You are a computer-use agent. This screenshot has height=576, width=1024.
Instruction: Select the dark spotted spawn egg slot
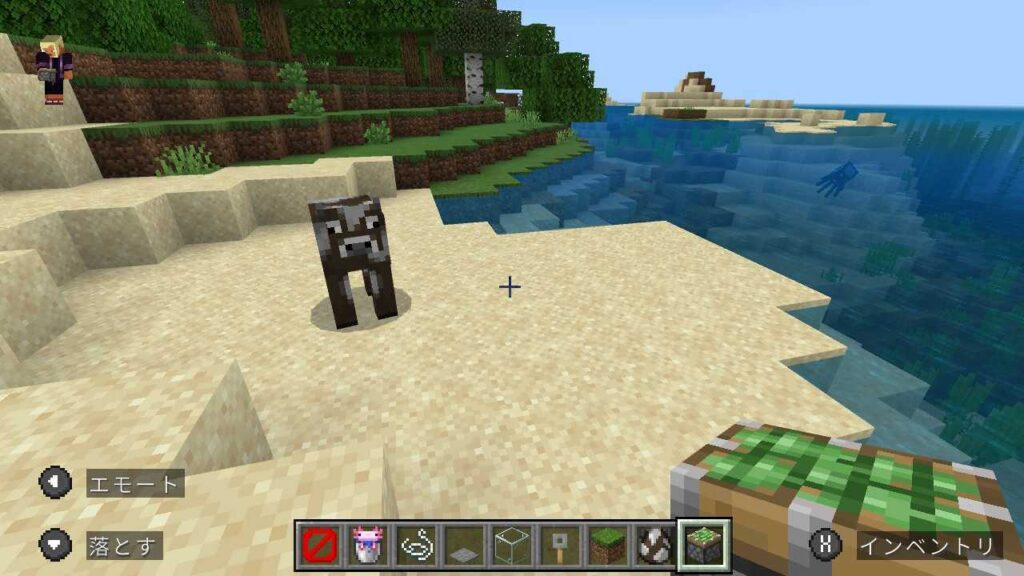[655, 545]
